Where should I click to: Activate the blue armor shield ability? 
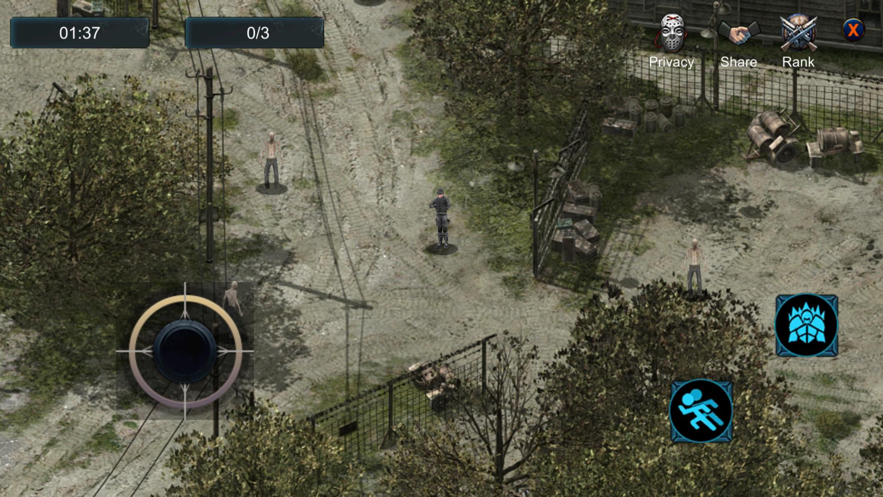pyautogui.click(x=806, y=325)
